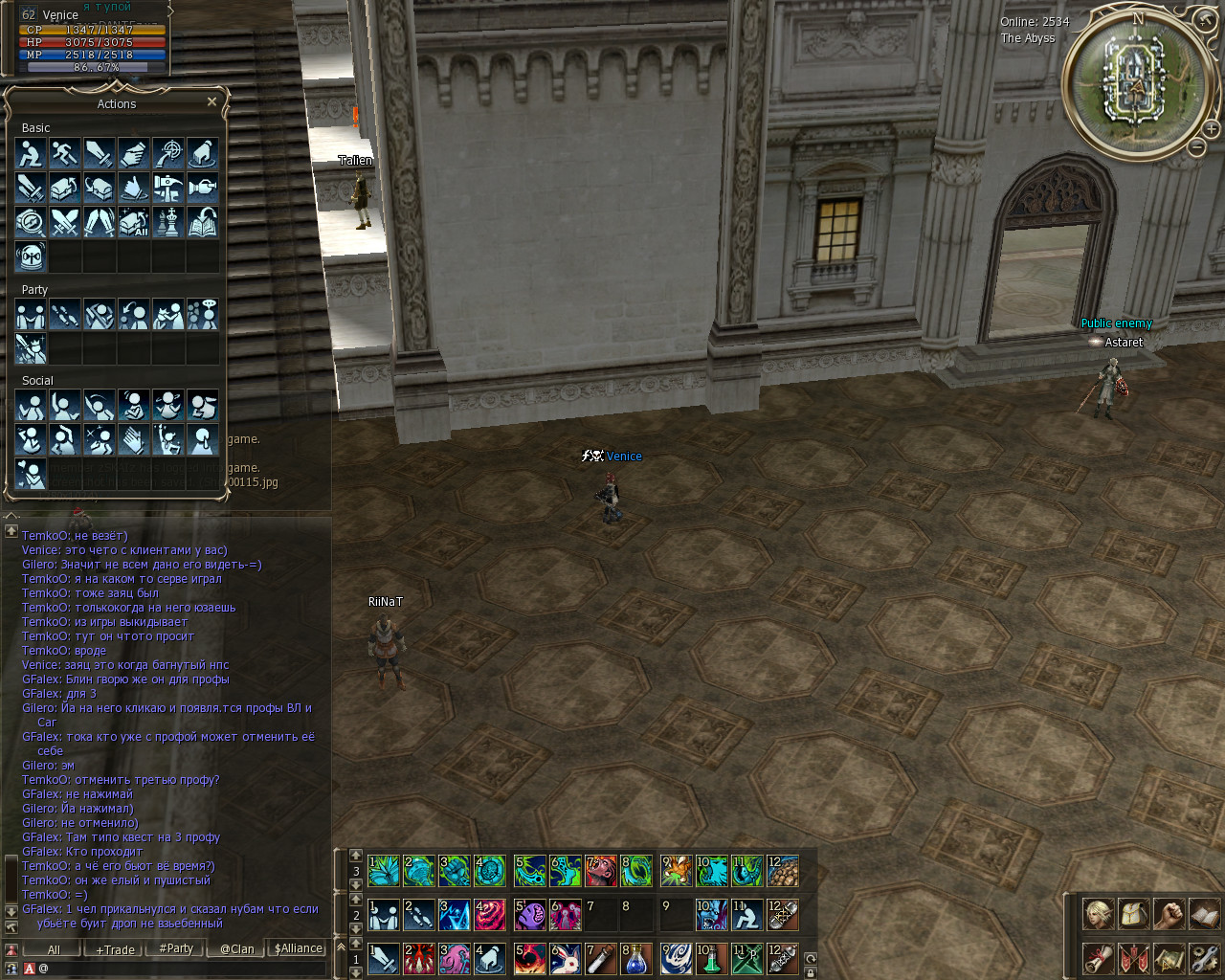
Task: Select the Attack sword action icon
Action: pos(100,153)
